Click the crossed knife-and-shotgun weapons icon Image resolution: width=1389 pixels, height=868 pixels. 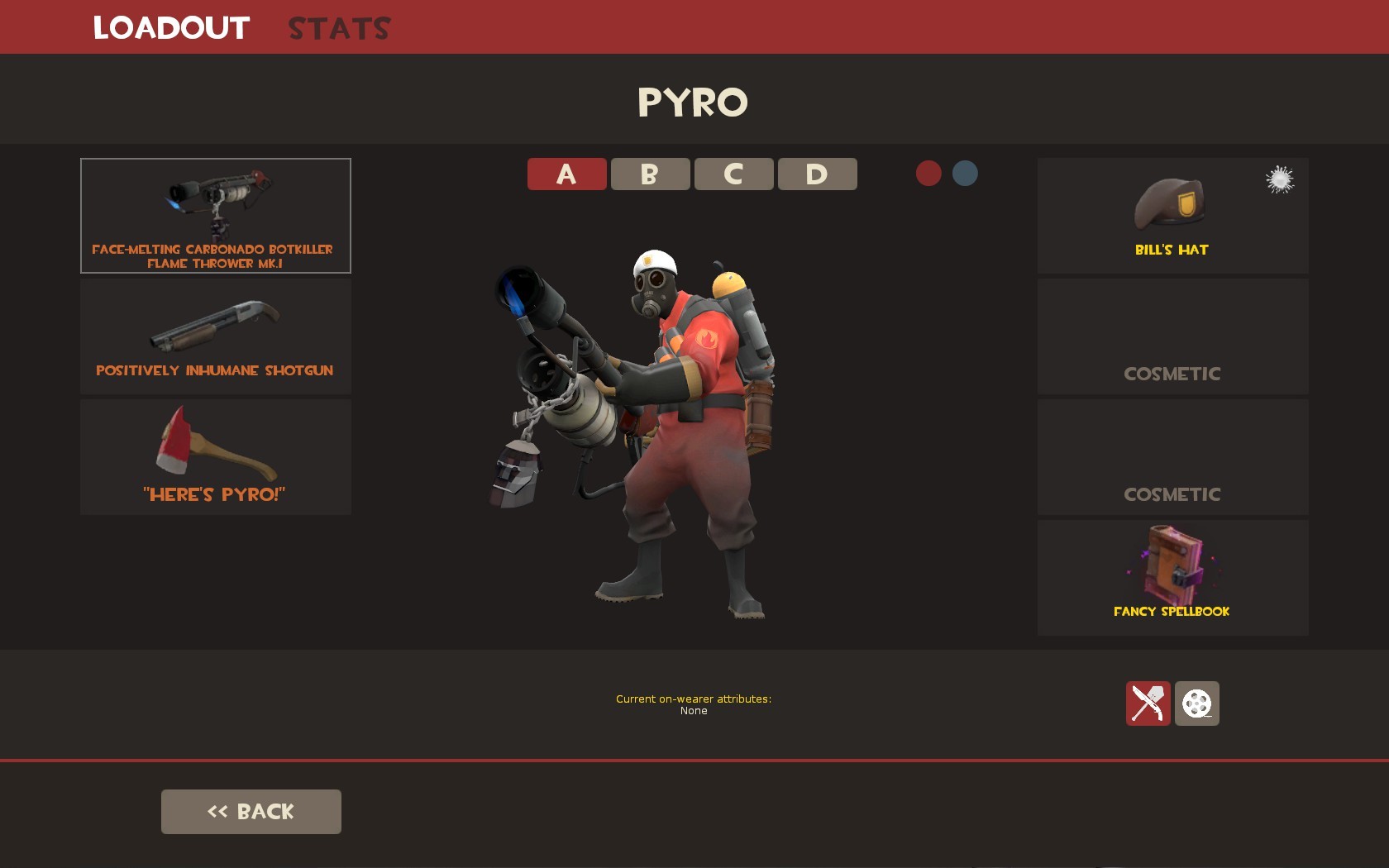coord(1148,703)
